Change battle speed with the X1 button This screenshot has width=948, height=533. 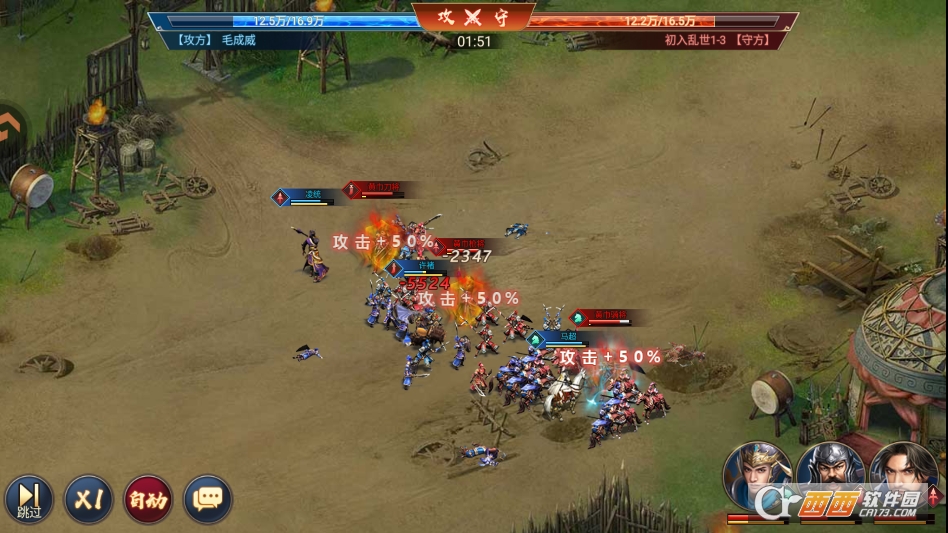coord(89,499)
